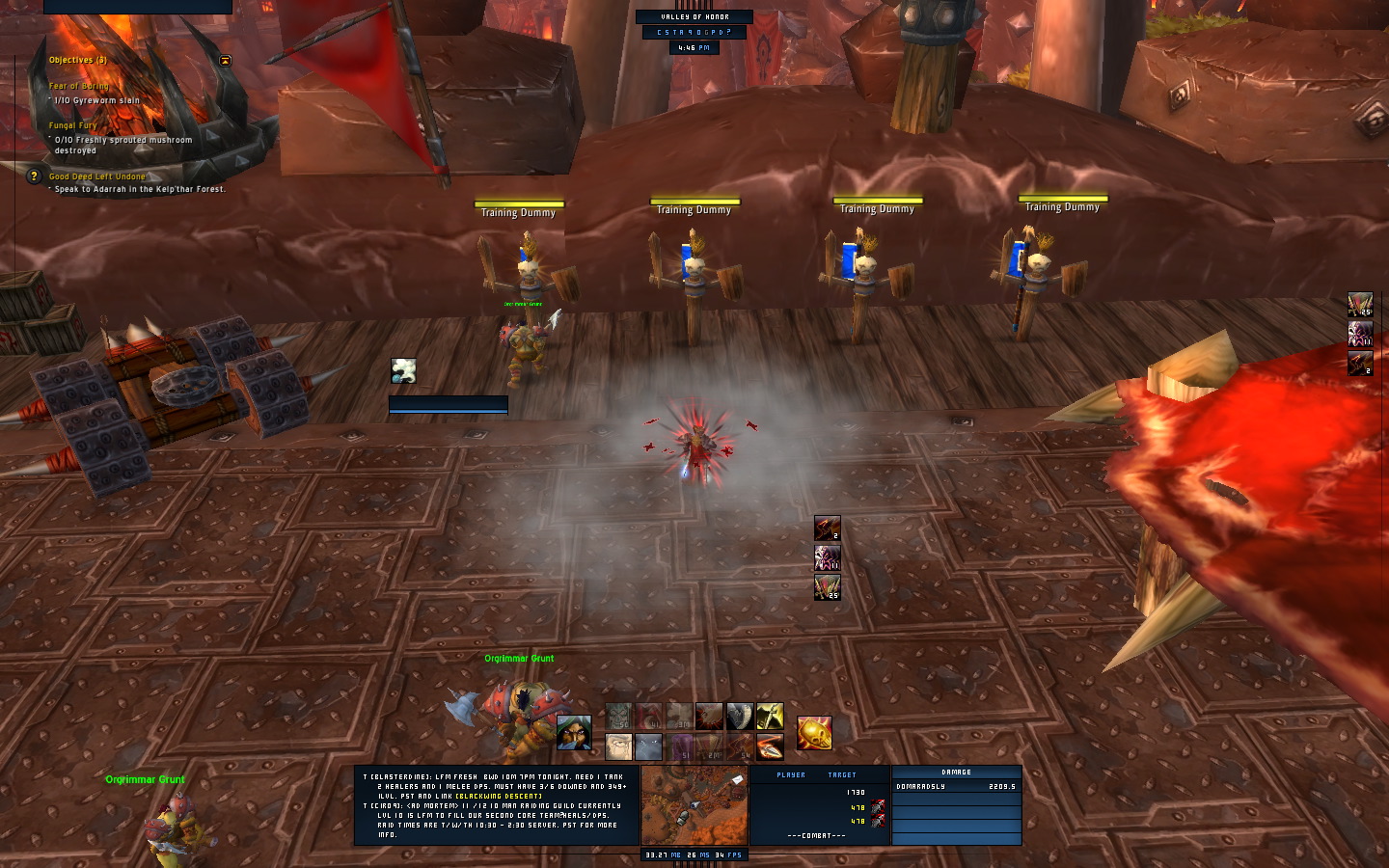Use the red slash strike ability

tap(709, 717)
